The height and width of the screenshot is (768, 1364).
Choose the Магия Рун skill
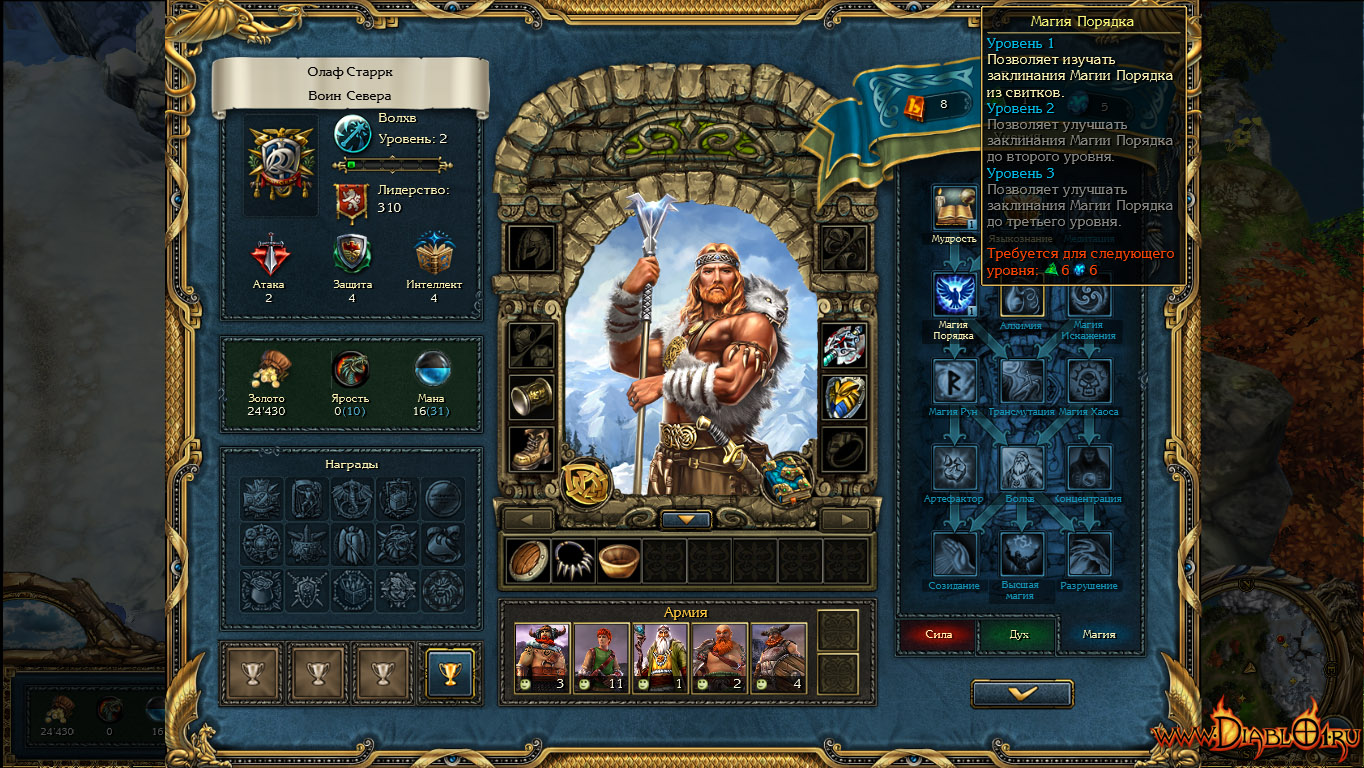pyautogui.click(x=954, y=381)
